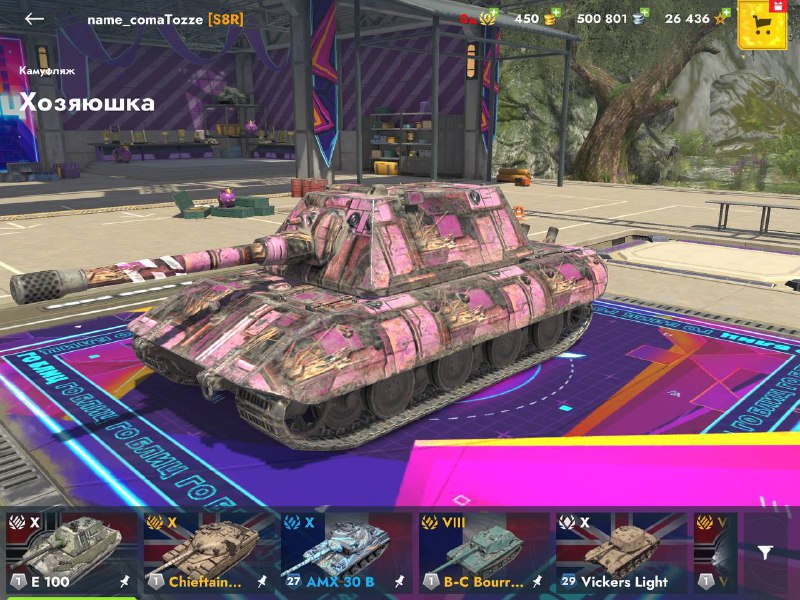
Task: Go back using the arrow button
Action: click(x=35, y=19)
